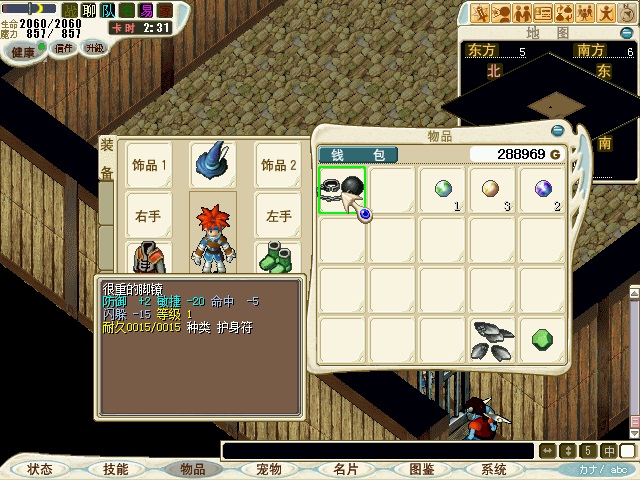Image resolution: width=640 pixels, height=480 pixels.
Task: Open the 信件 mail button
Action: [63, 48]
